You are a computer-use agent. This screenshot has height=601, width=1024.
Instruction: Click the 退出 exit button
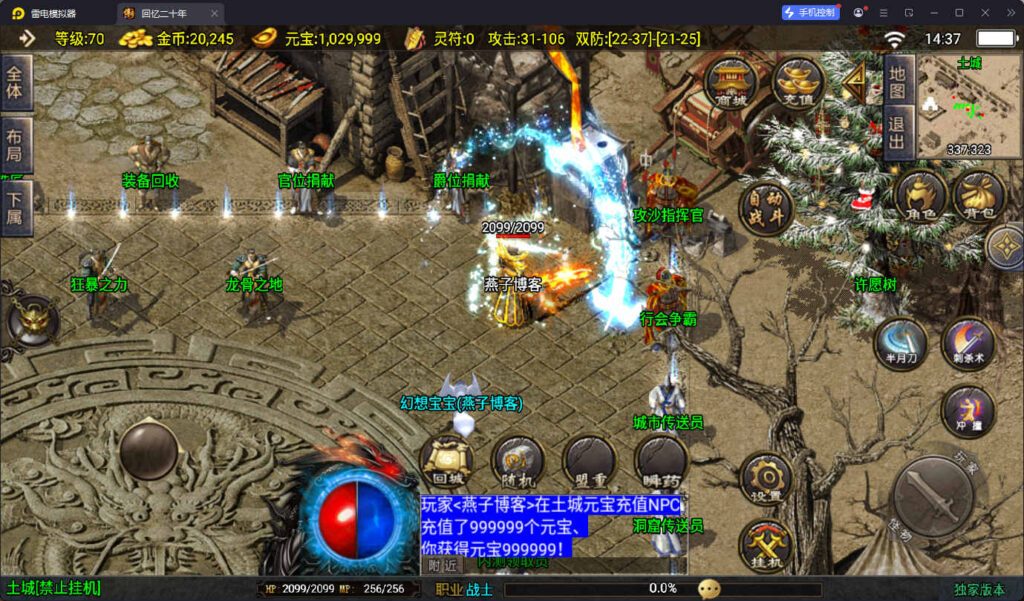click(897, 135)
